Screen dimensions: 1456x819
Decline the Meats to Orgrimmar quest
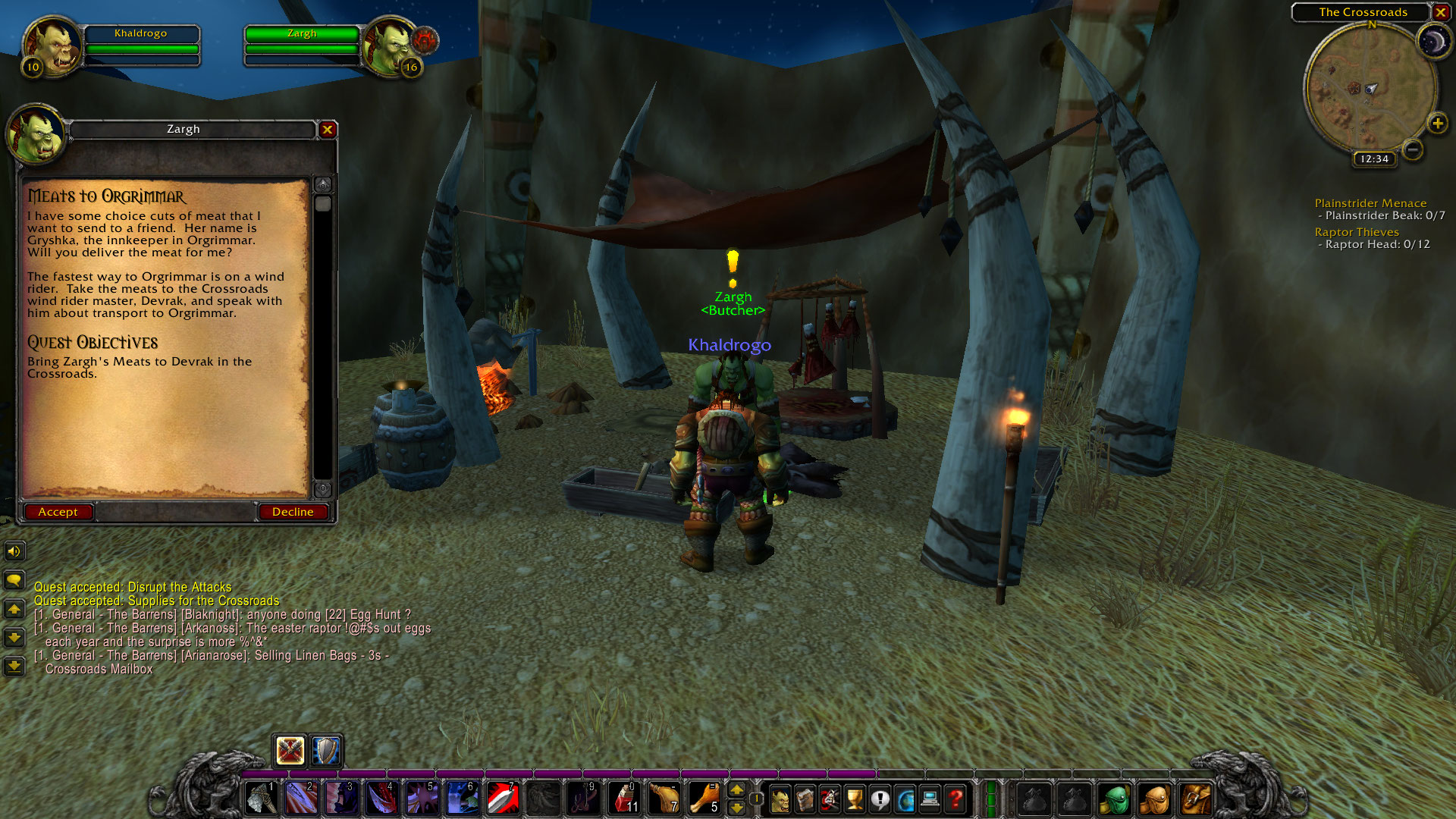(x=293, y=511)
